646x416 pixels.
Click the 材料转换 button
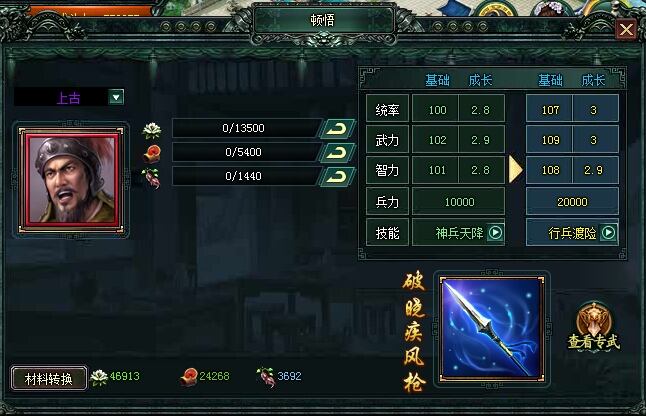click(47, 378)
